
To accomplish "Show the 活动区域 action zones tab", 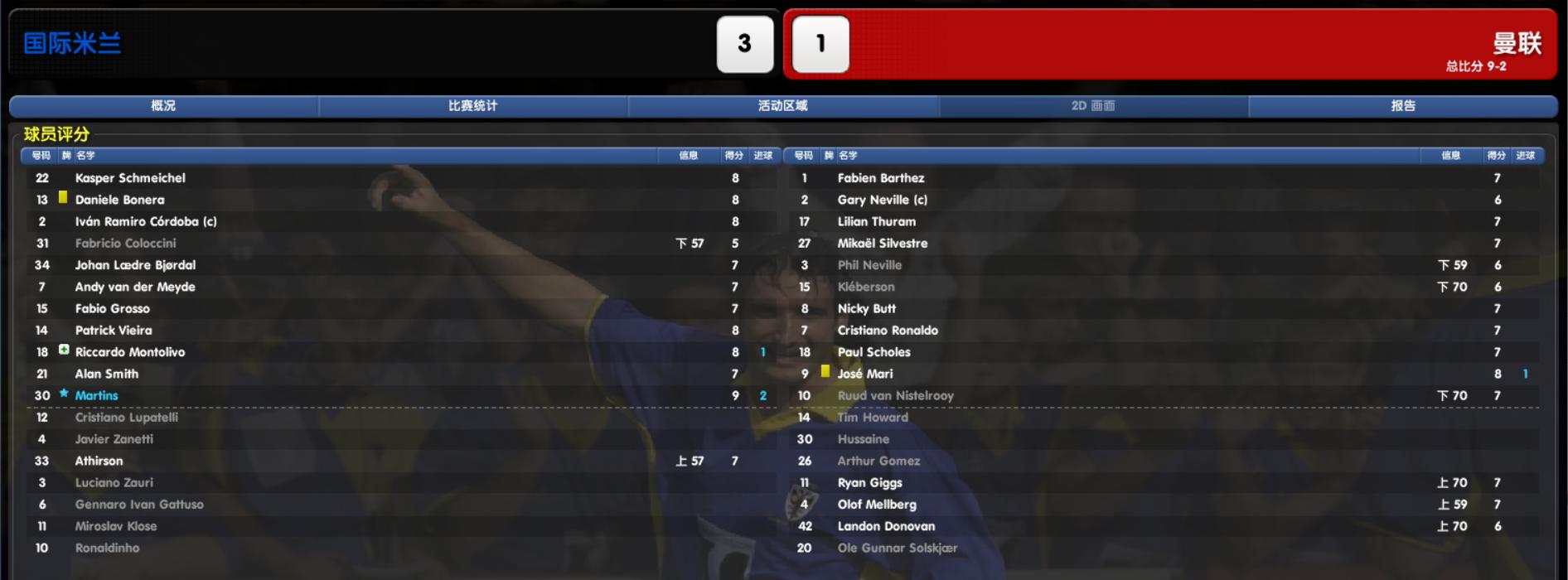I will tap(782, 106).
